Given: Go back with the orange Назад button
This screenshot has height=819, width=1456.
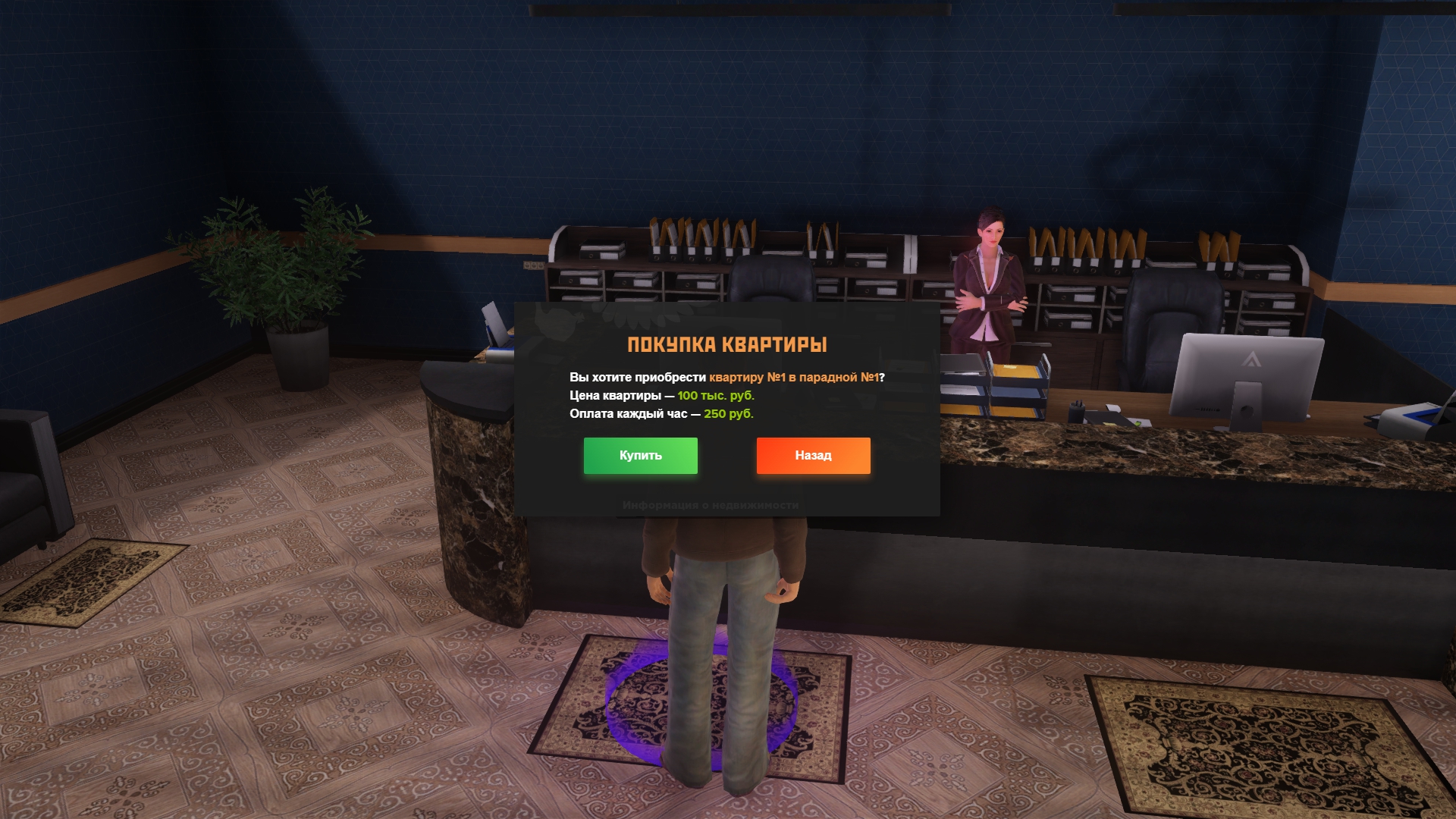Looking at the screenshot, I should pos(813,456).
